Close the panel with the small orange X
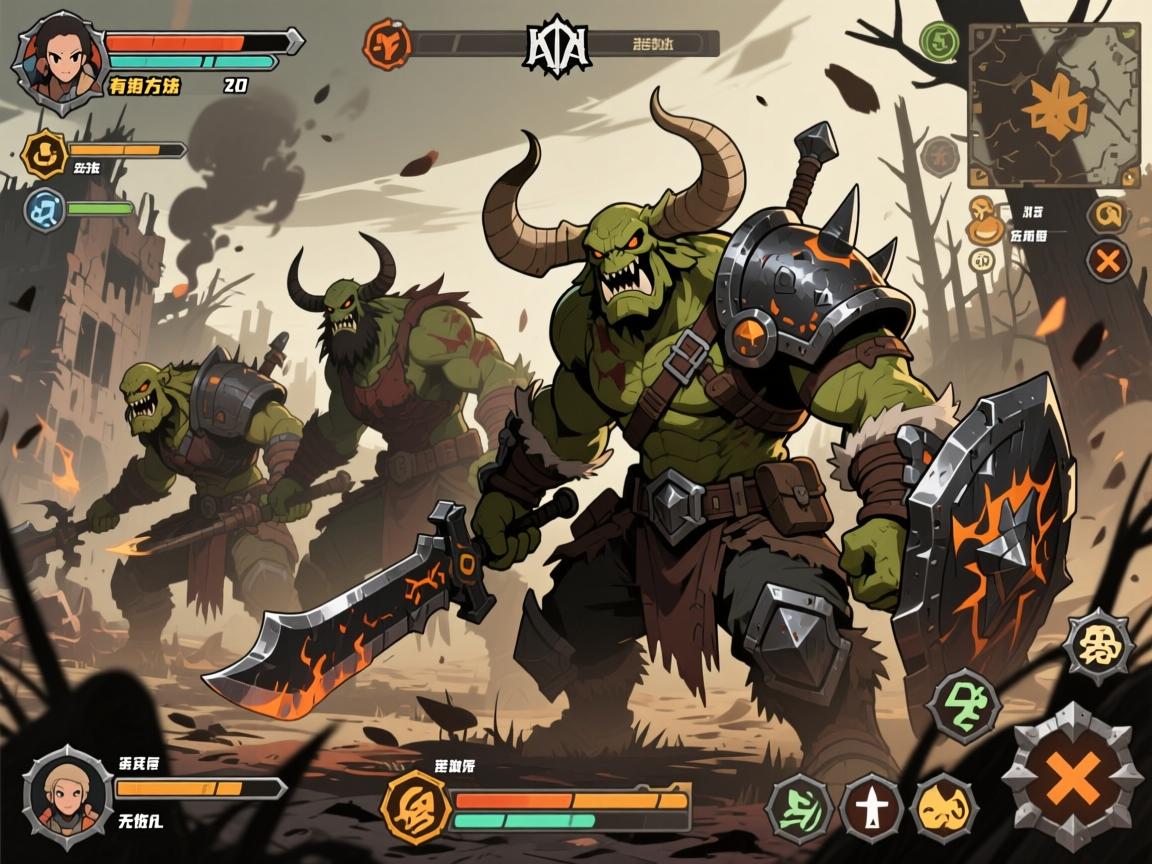Screen dimensions: 1152x864 [1107, 261]
